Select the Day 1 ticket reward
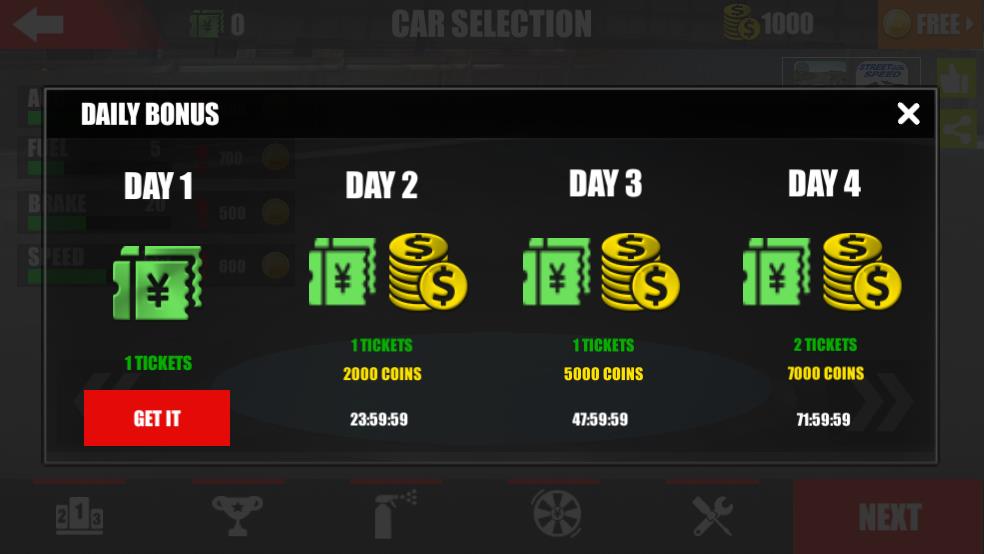Viewport: 984px width, 554px height. (157, 283)
